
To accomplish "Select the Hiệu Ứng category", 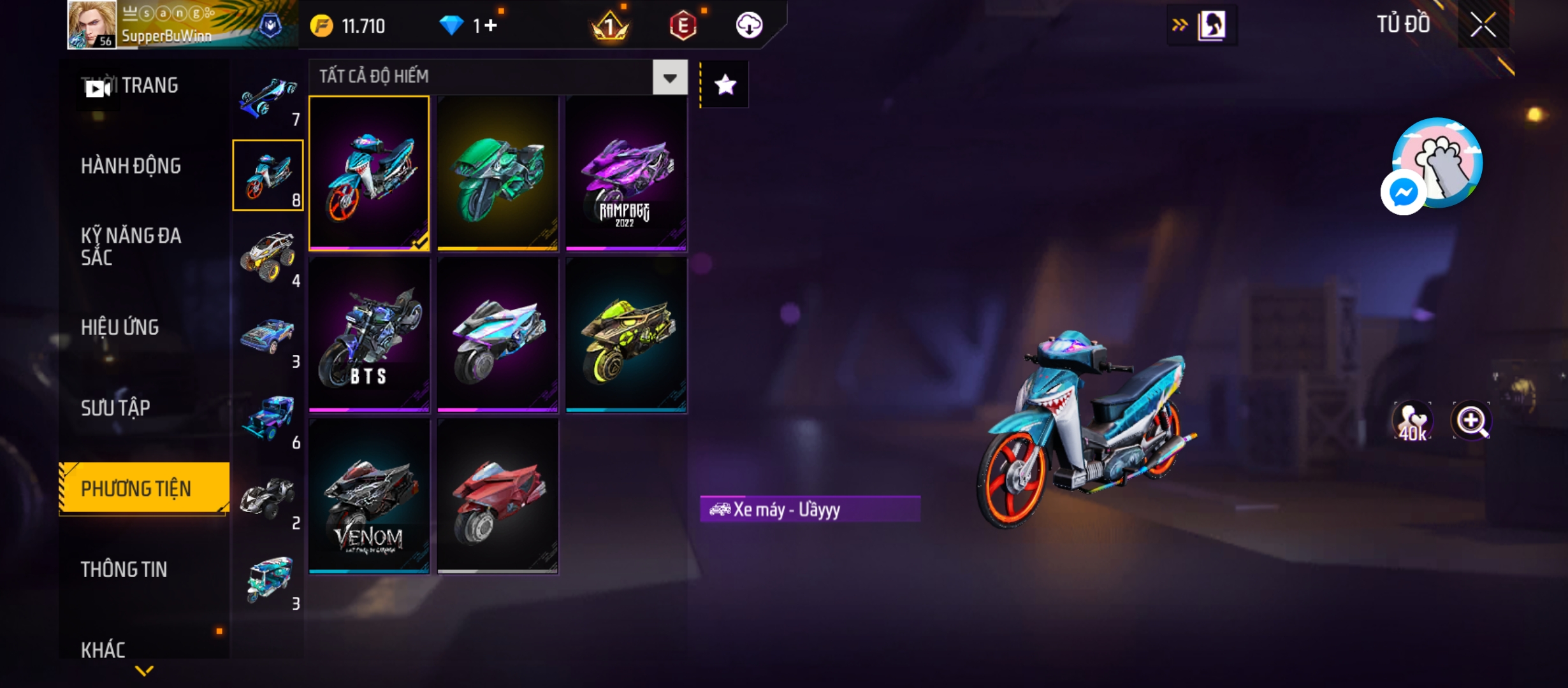I will pyautogui.click(x=120, y=327).
